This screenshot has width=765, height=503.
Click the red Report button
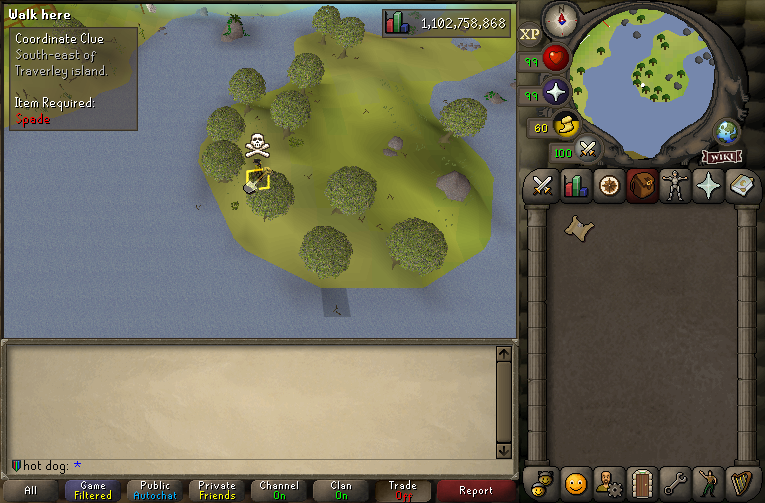(476, 490)
